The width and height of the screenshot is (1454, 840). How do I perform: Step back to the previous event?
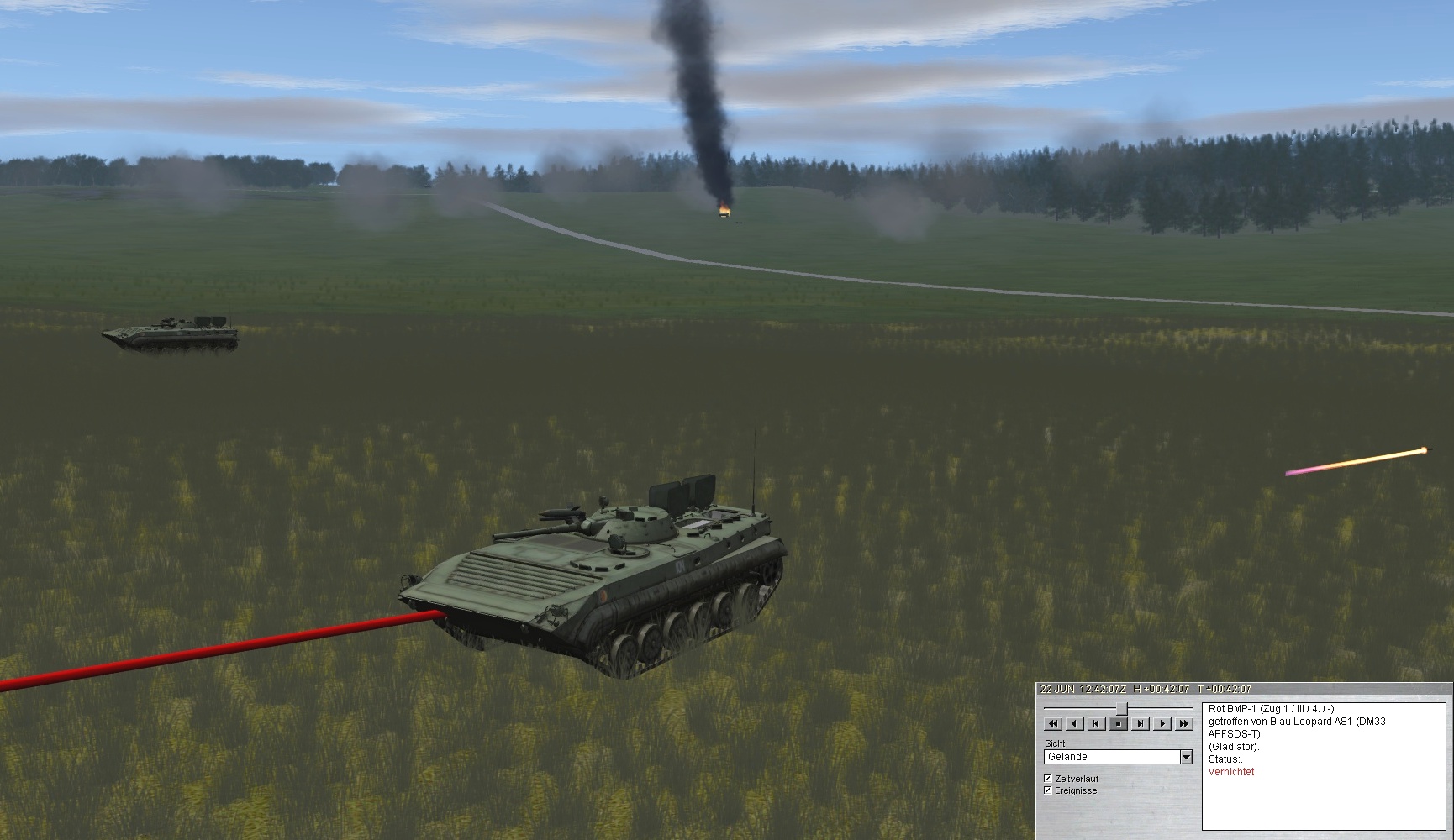pyautogui.click(x=1097, y=723)
